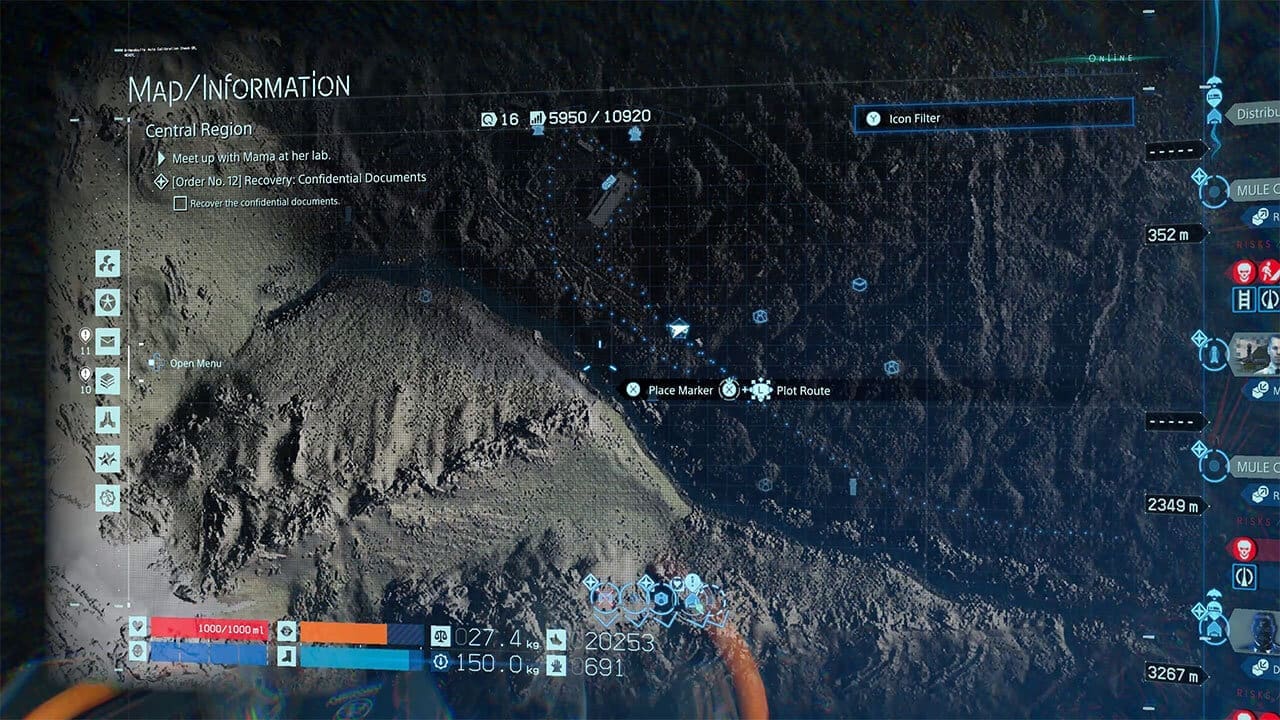This screenshot has width=1280, height=720.
Task: Select the Meet up with Mama objective
Action: [250, 156]
